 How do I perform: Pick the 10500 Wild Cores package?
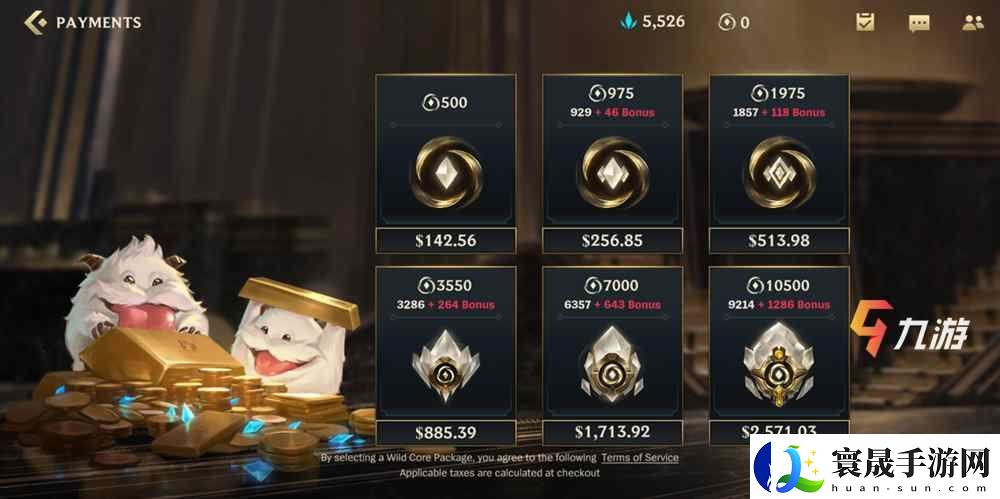click(x=779, y=355)
